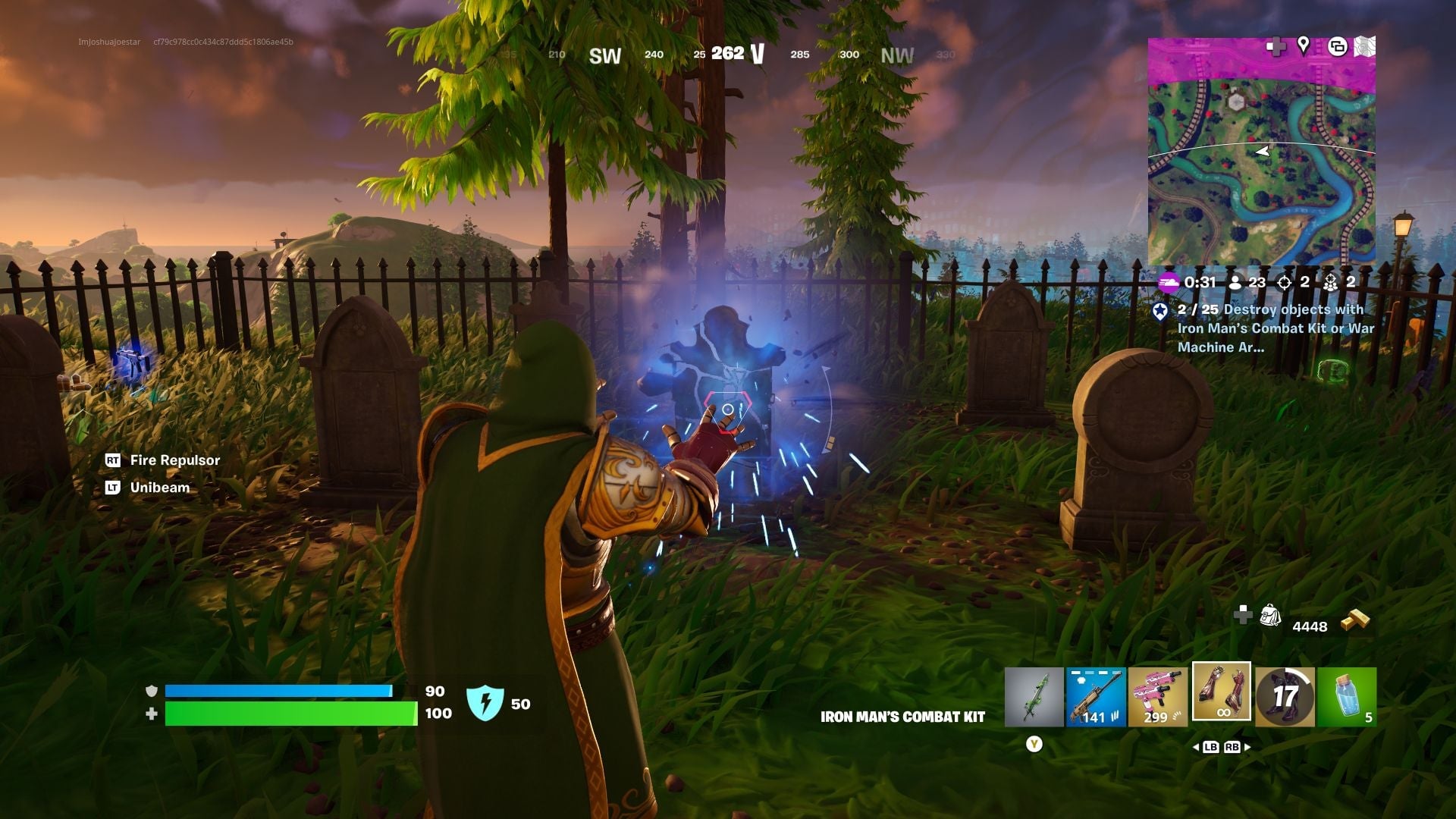1456x819 pixels.
Task: Click the players remaining icon showing 23
Action: click(x=1235, y=283)
